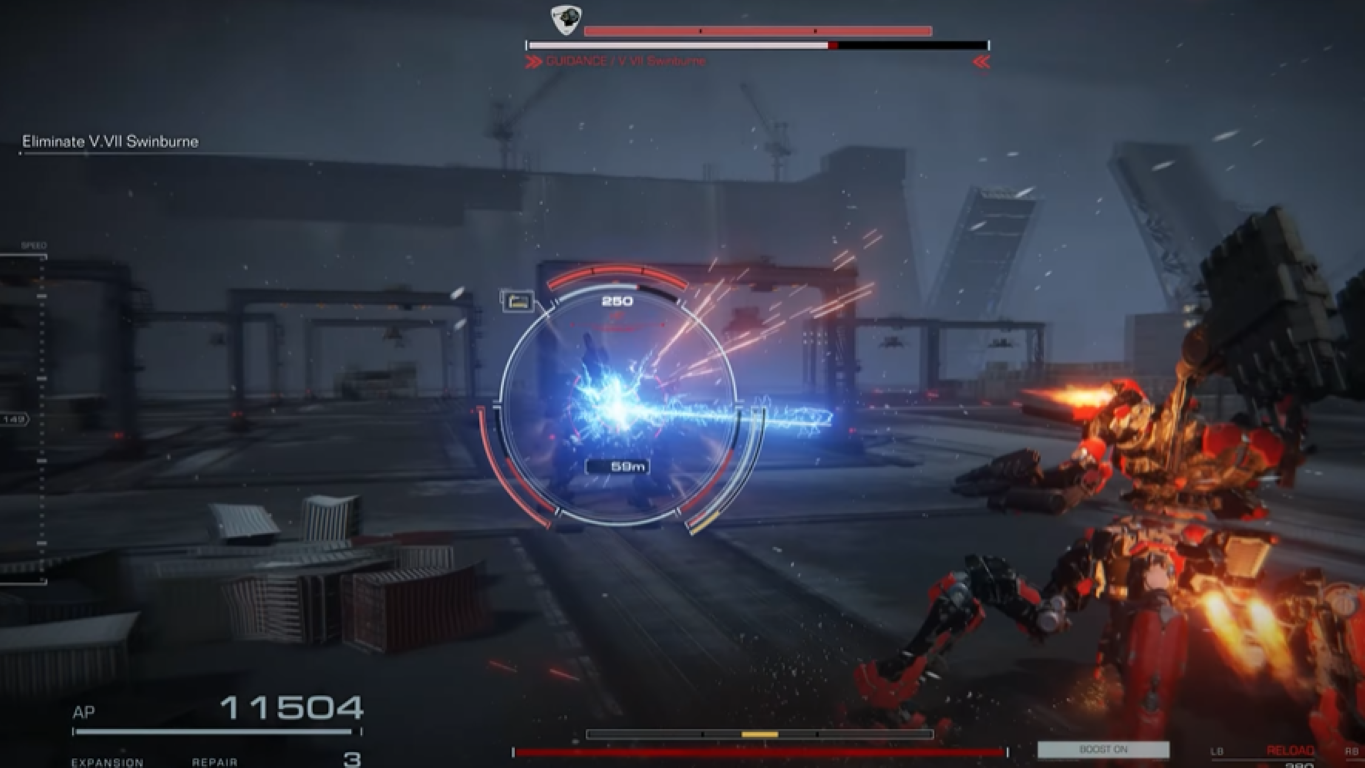Click the 59m distance marker on the reticle

[x=617, y=464]
